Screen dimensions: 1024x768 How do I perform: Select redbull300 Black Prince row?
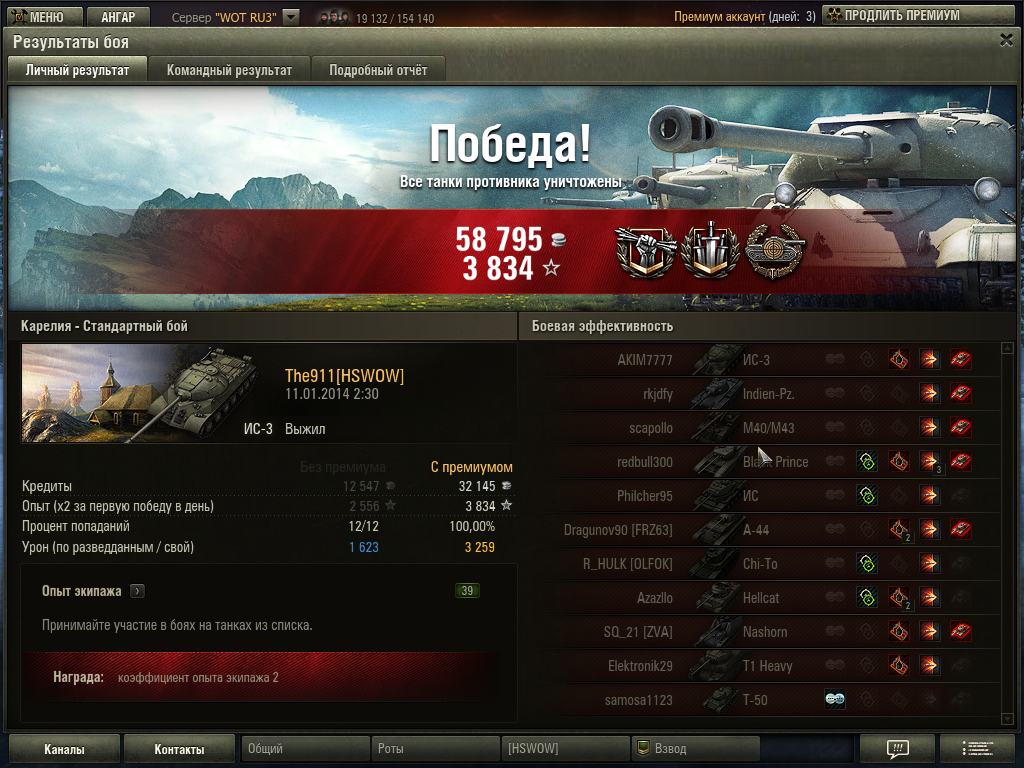coord(760,462)
